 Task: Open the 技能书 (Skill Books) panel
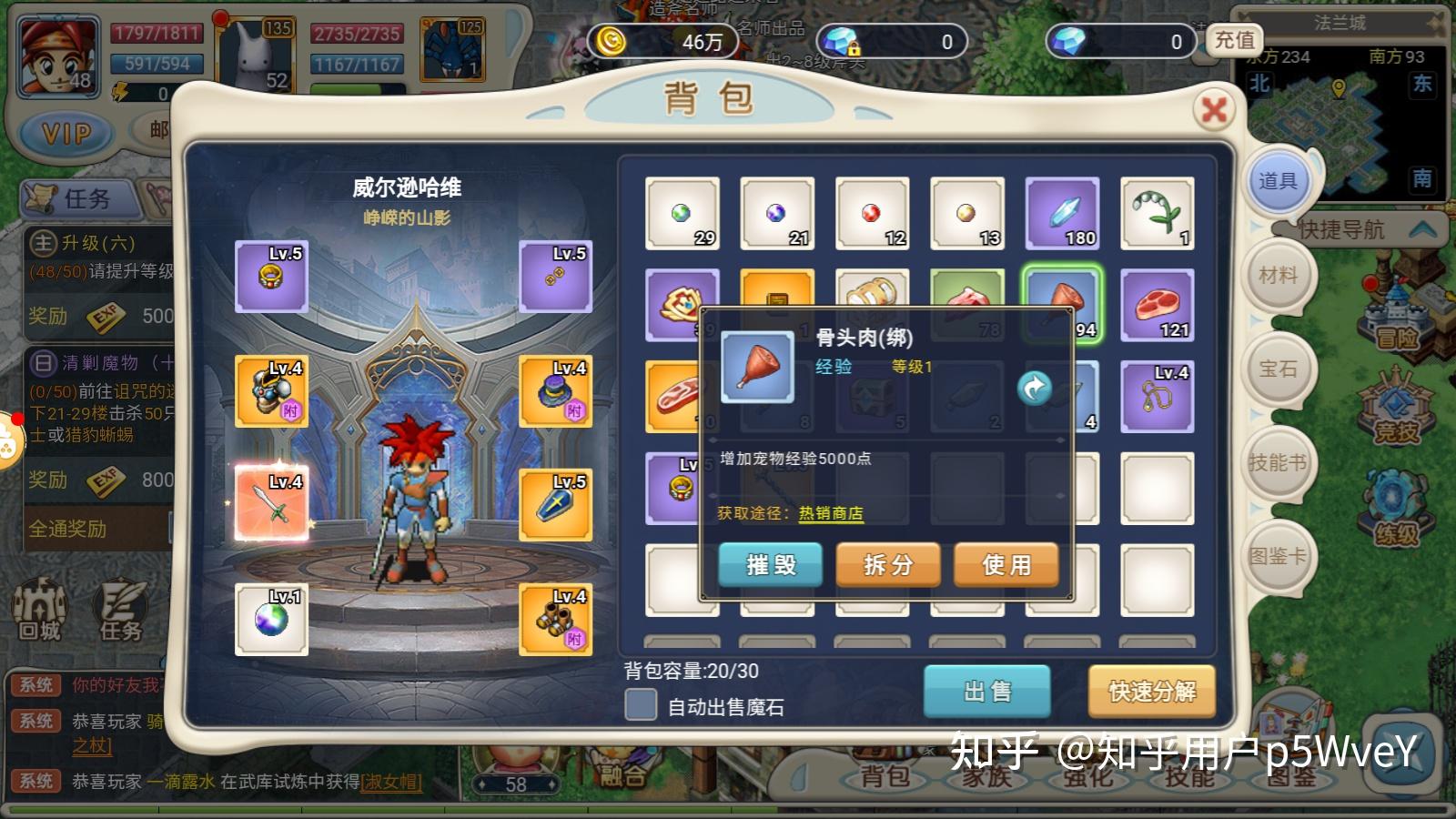click(x=1278, y=461)
